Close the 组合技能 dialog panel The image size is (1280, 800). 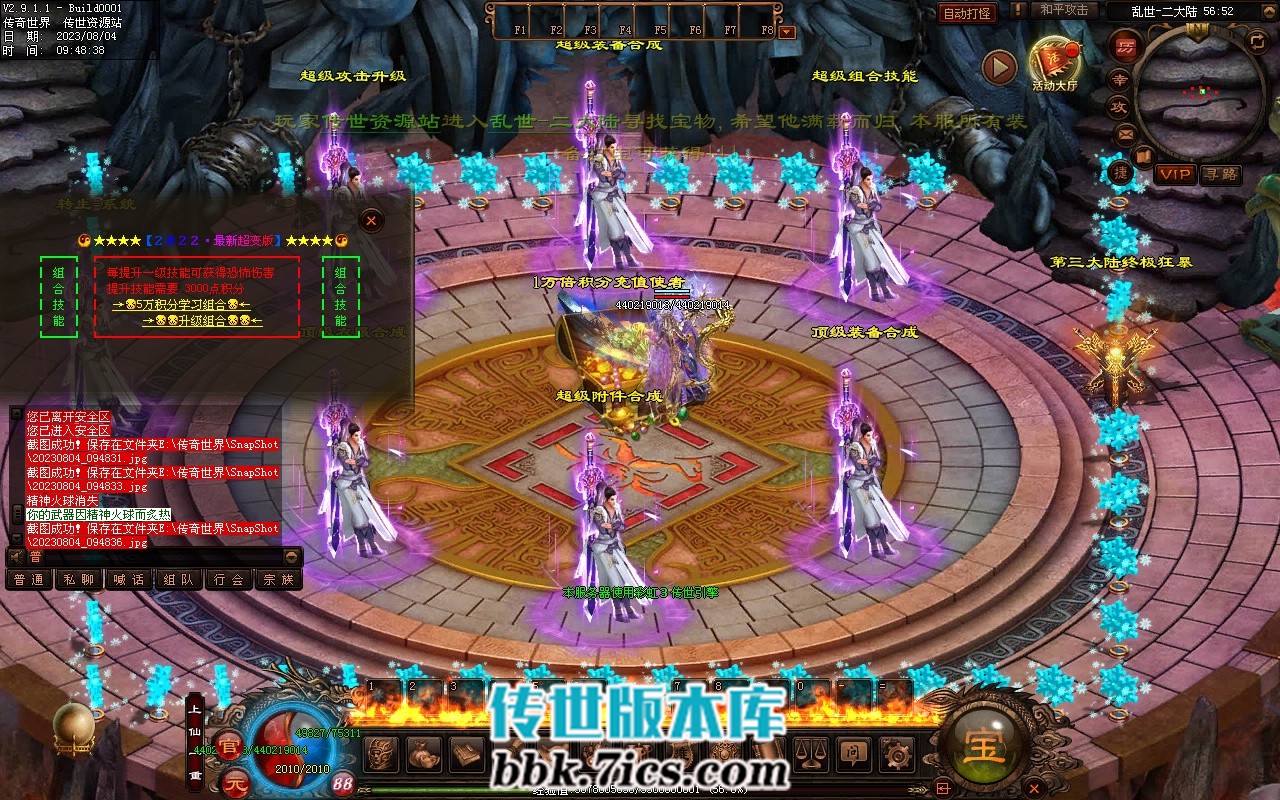tap(371, 219)
